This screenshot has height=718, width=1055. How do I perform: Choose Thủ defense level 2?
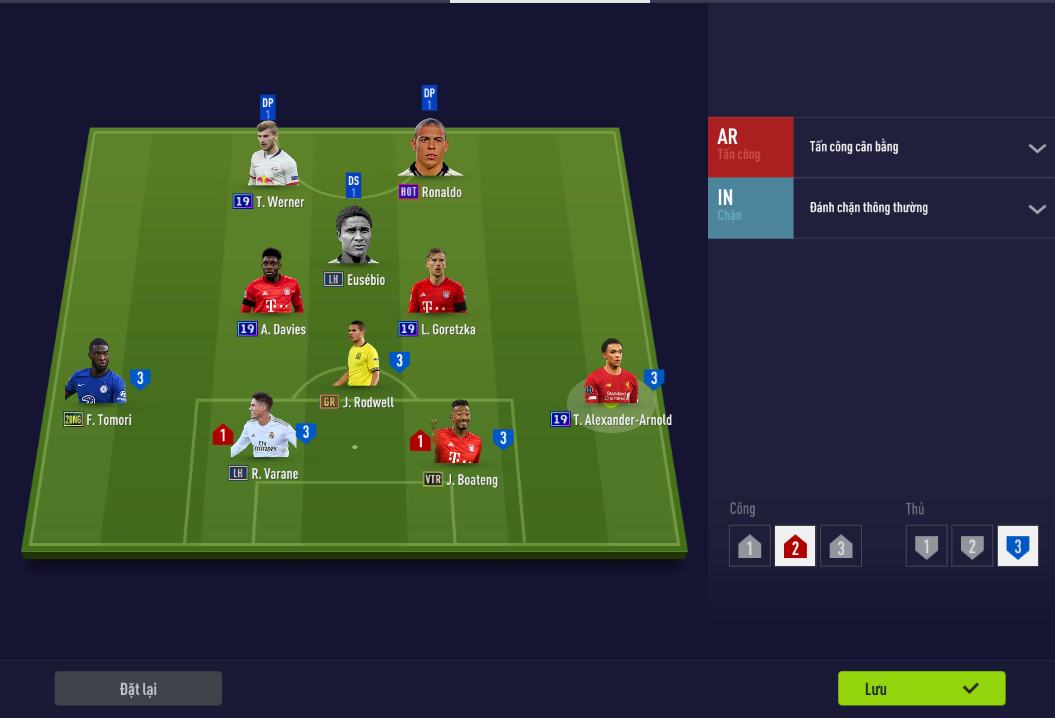(972, 547)
